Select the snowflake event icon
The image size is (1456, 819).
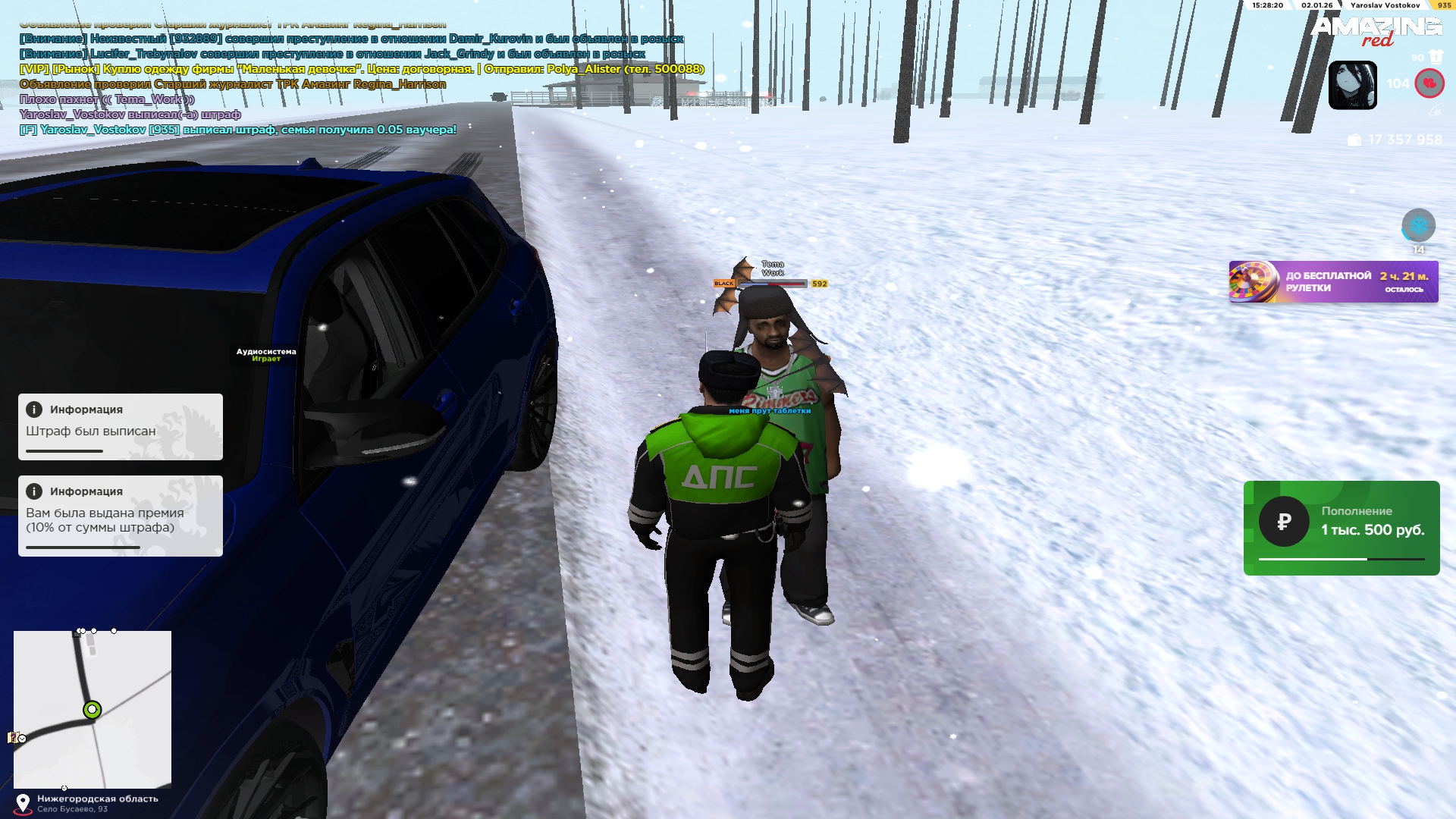pos(1418,225)
